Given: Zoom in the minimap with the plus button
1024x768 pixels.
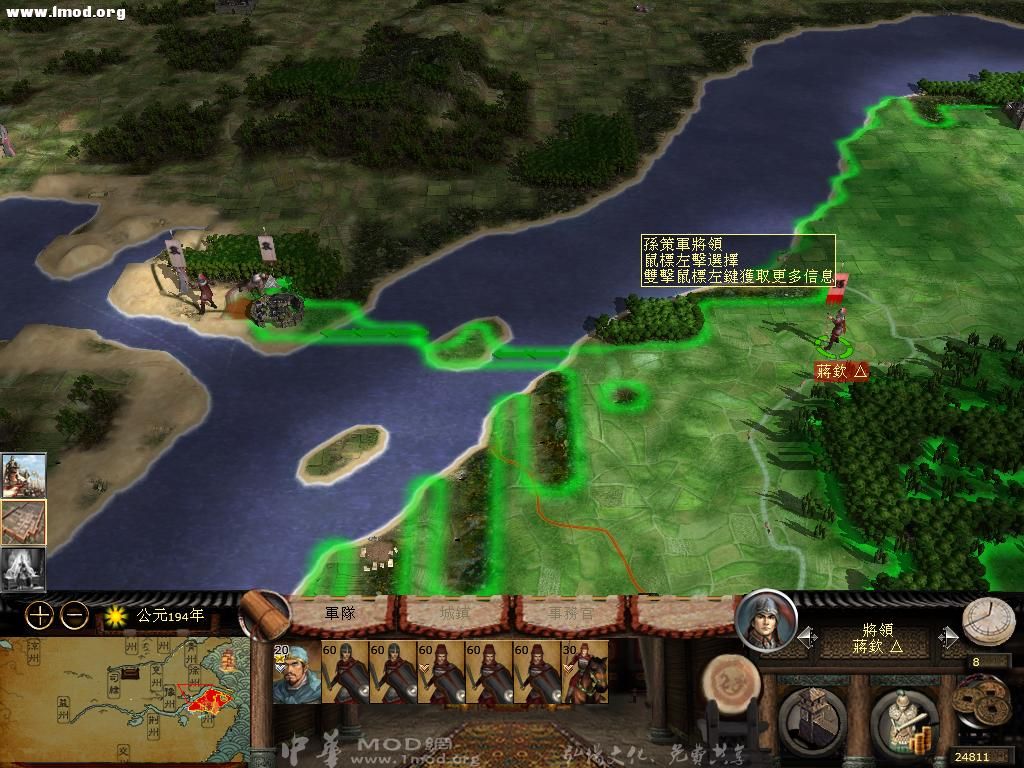Looking at the screenshot, I should [39, 616].
